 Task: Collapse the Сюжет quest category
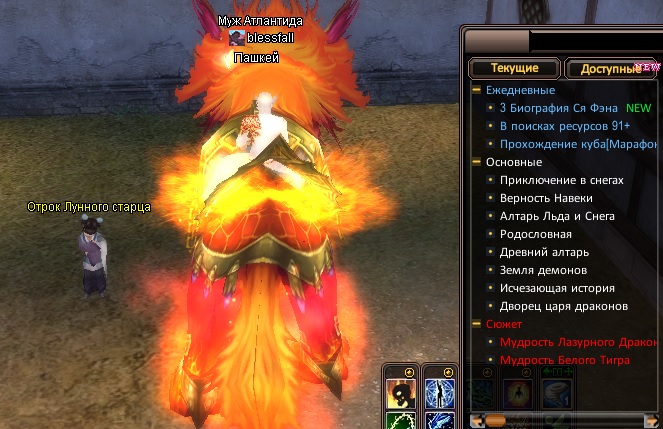477,324
